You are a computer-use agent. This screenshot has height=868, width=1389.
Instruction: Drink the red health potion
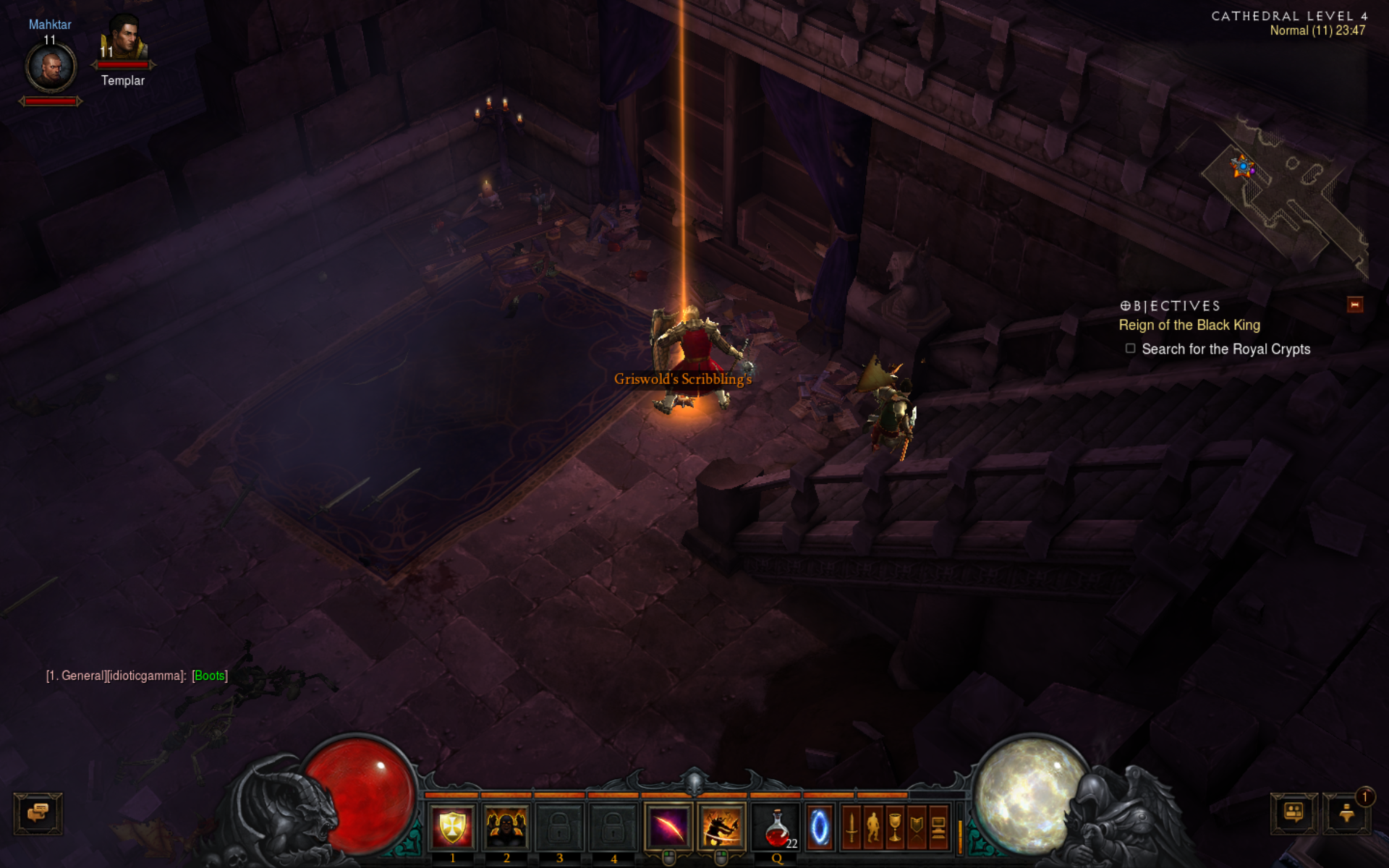[777, 827]
